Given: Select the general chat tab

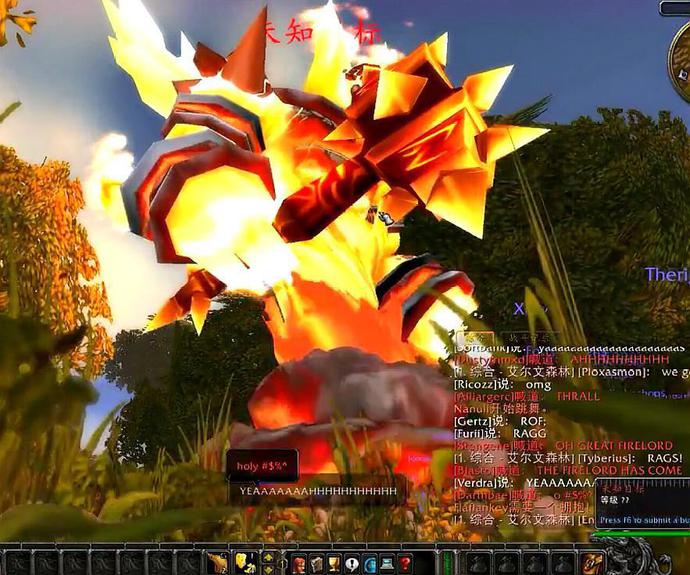Looking at the screenshot, I should tap(476, 338).
